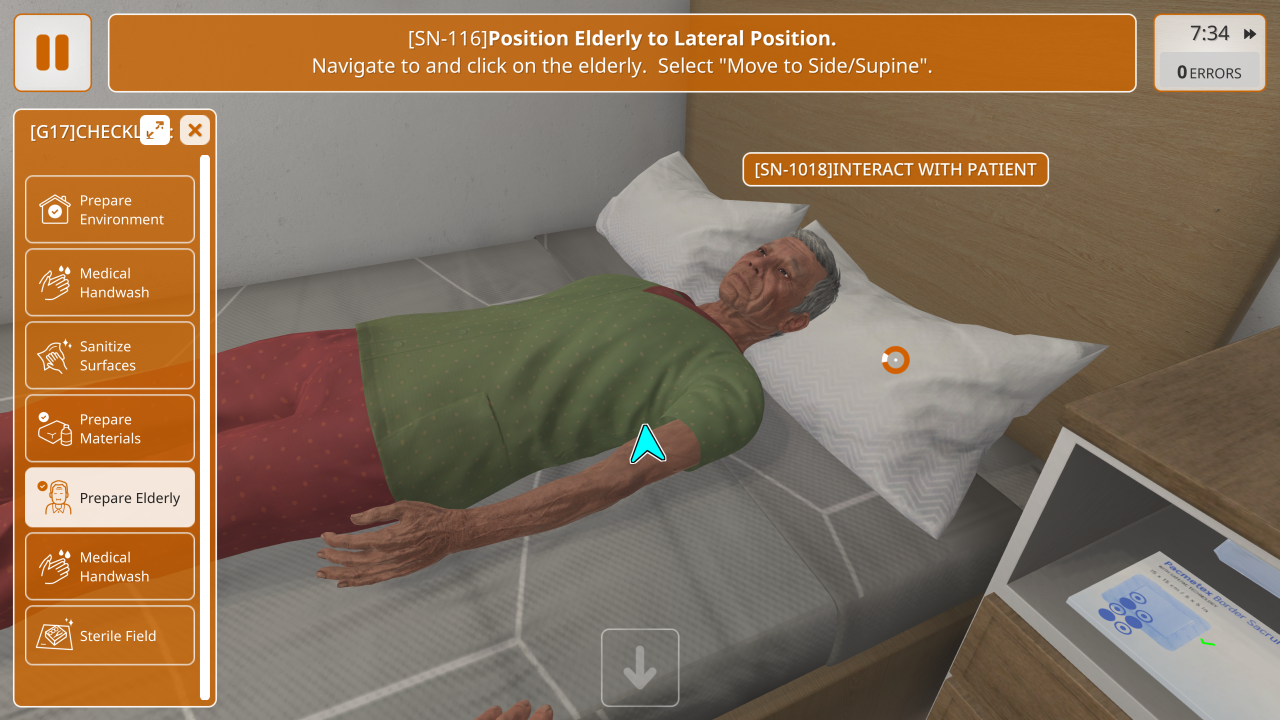Pause the simulation

pyautogui.click(x=52, y=52)
